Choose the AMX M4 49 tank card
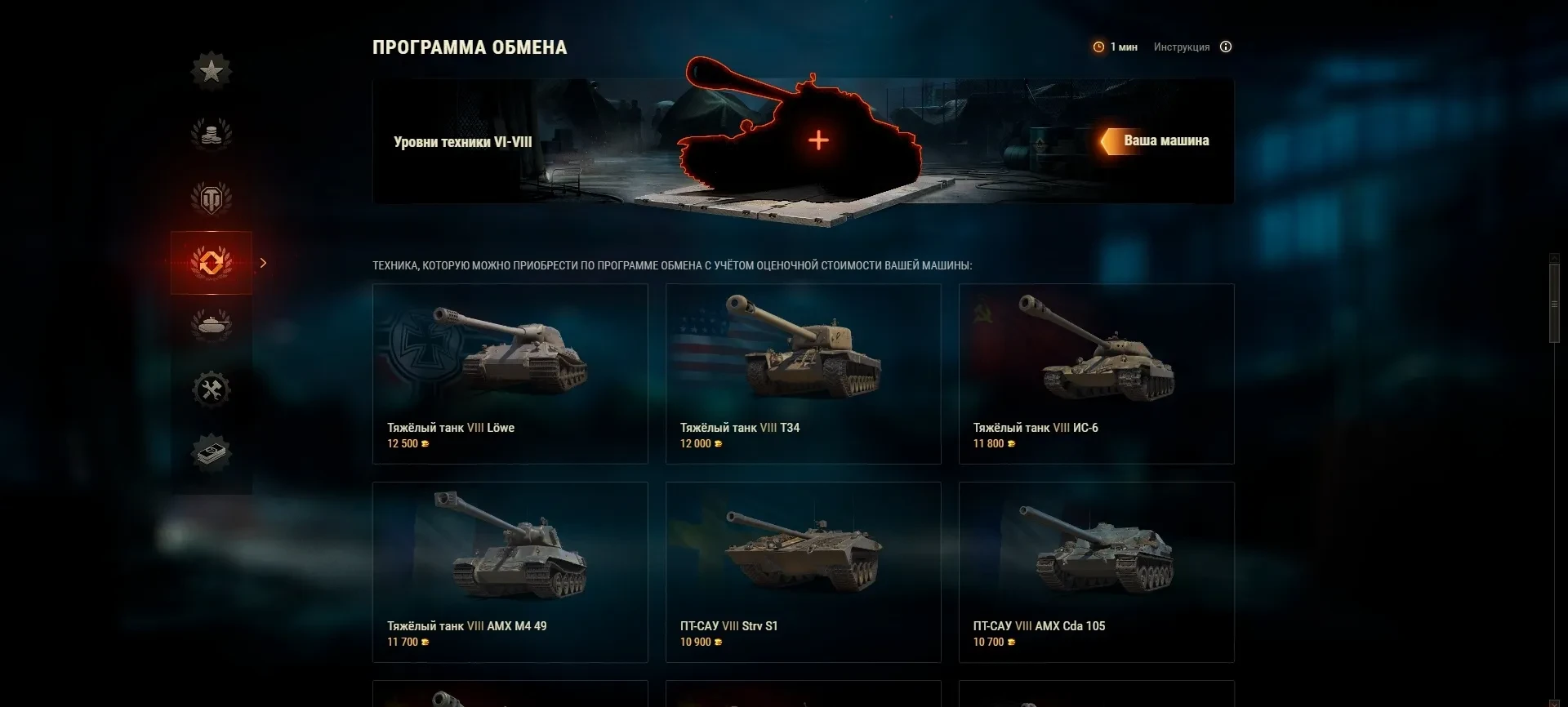Screen dimensions: 1568x707 tap(510, 571)
